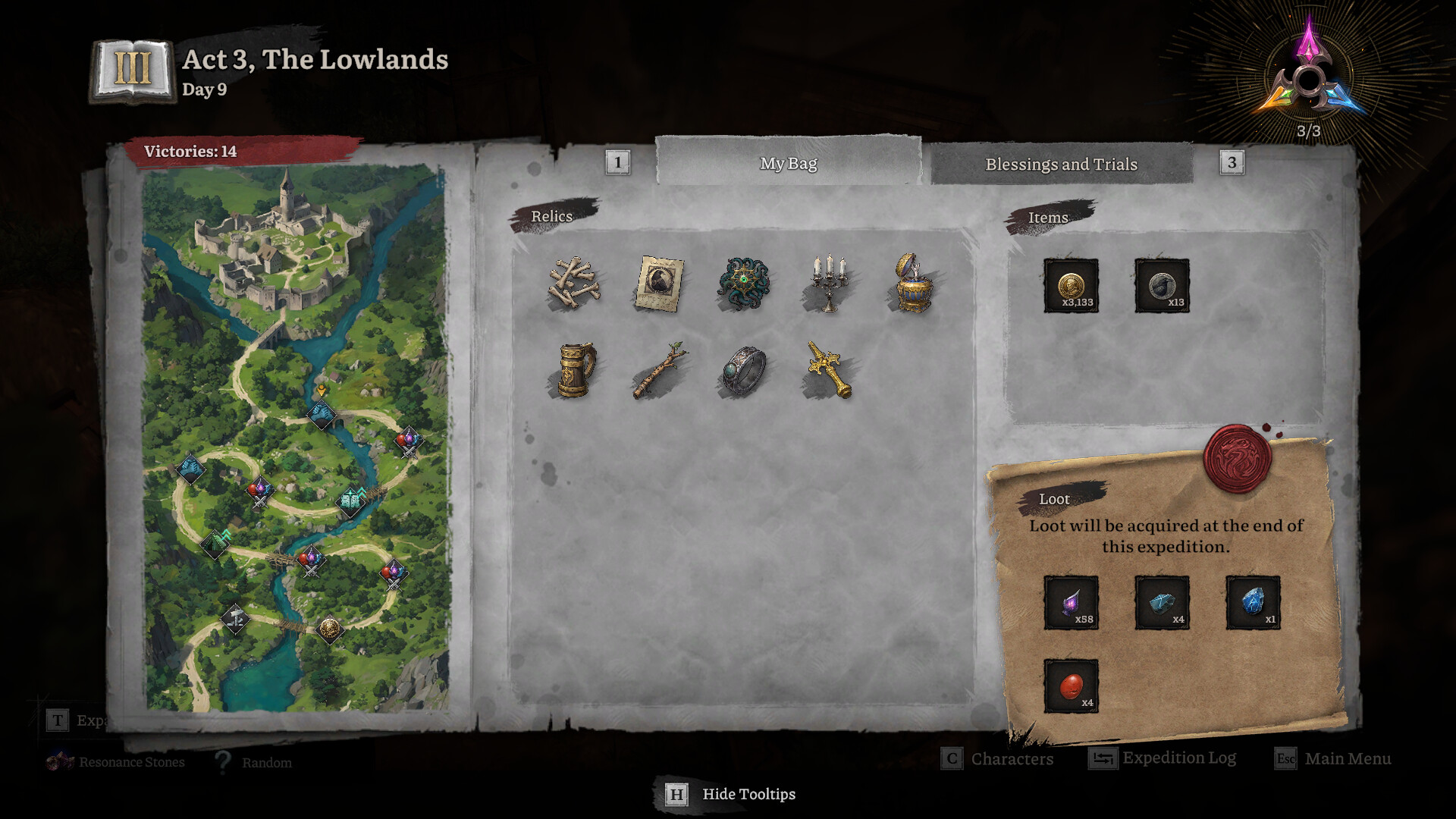Inspect the blue and gold urn relic

coord(912,284)
